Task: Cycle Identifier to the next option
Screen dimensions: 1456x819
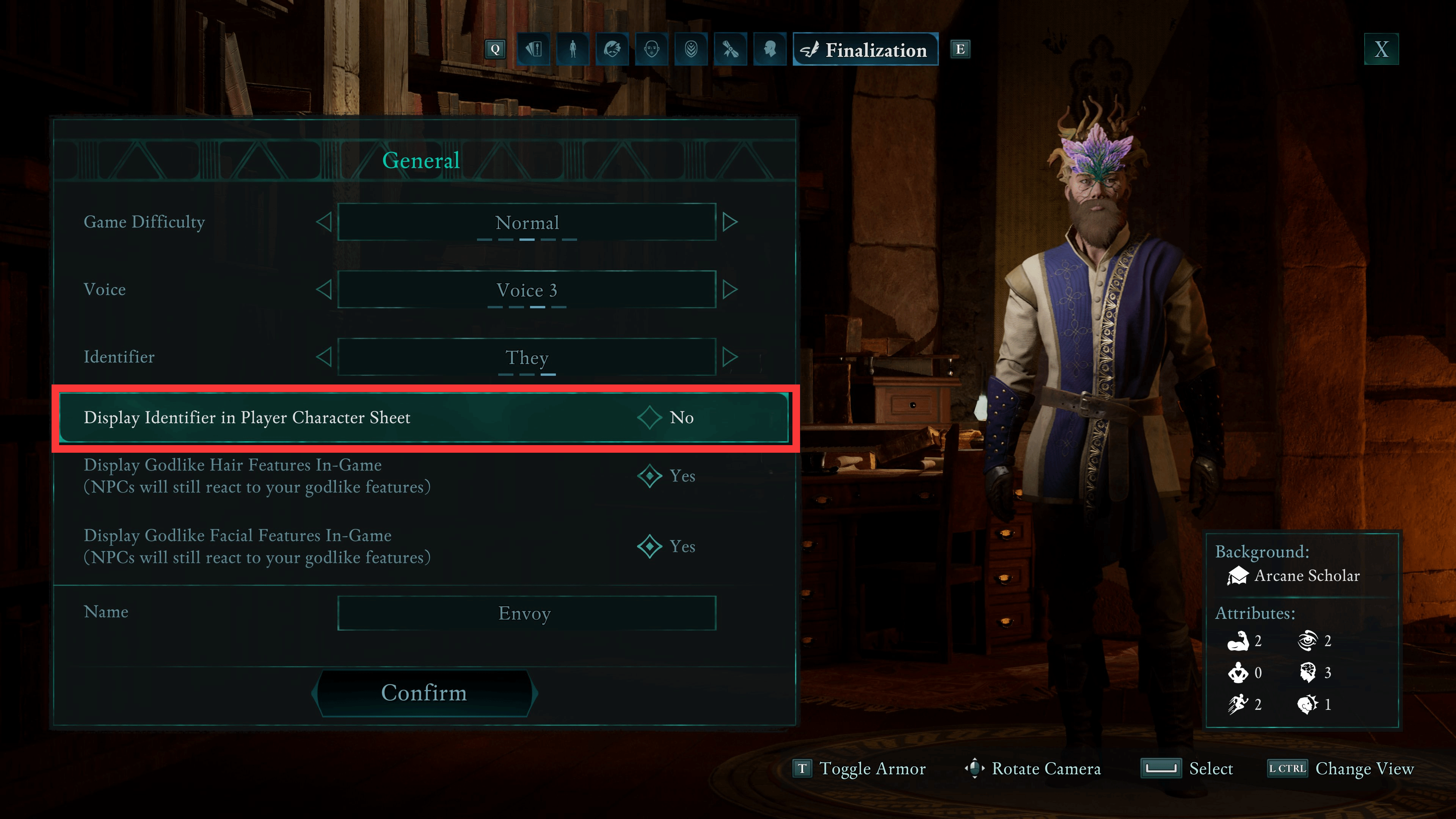Action: coord(730,357)
